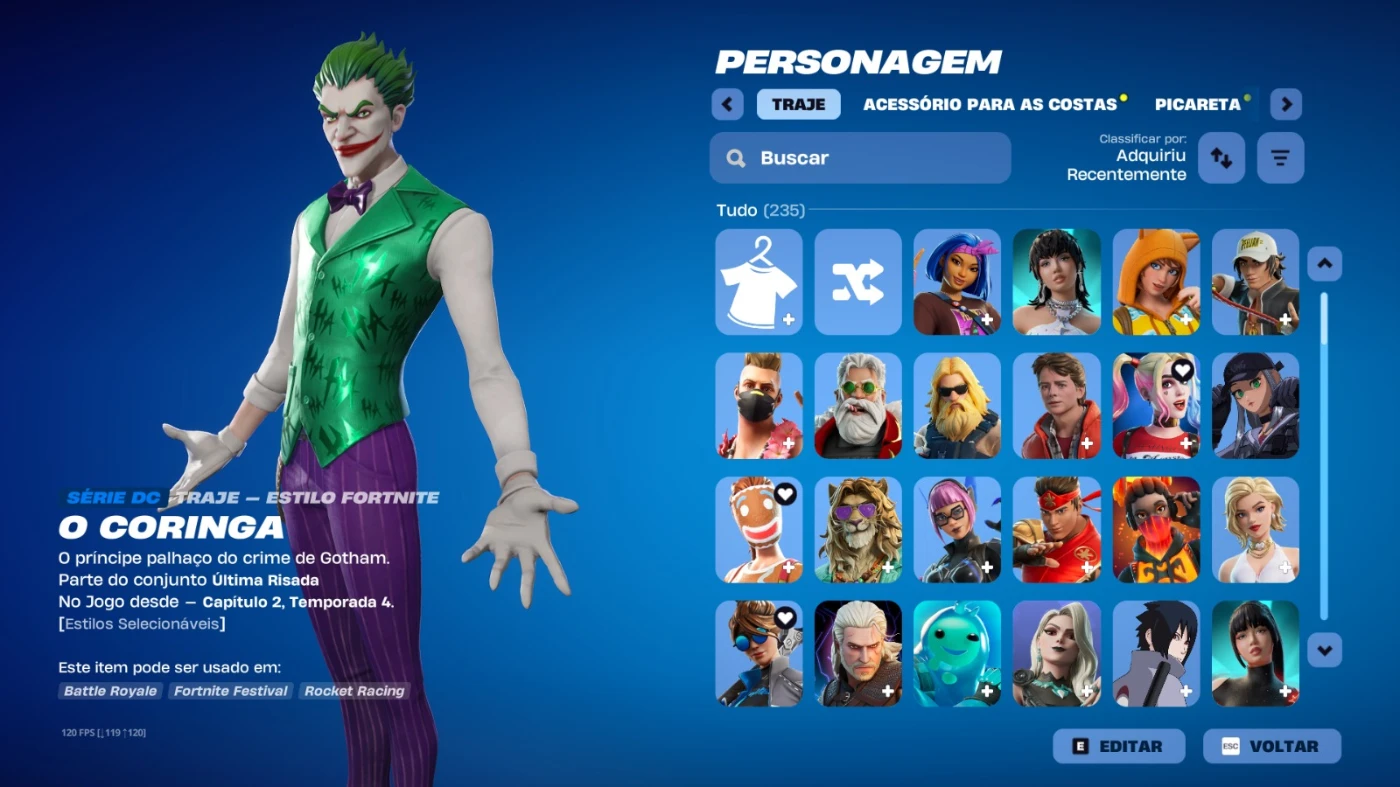Viewport: 1400px width, 787px height.
Task: Choose the shuffle random outfit tile
Action: [x=858, y=282]
